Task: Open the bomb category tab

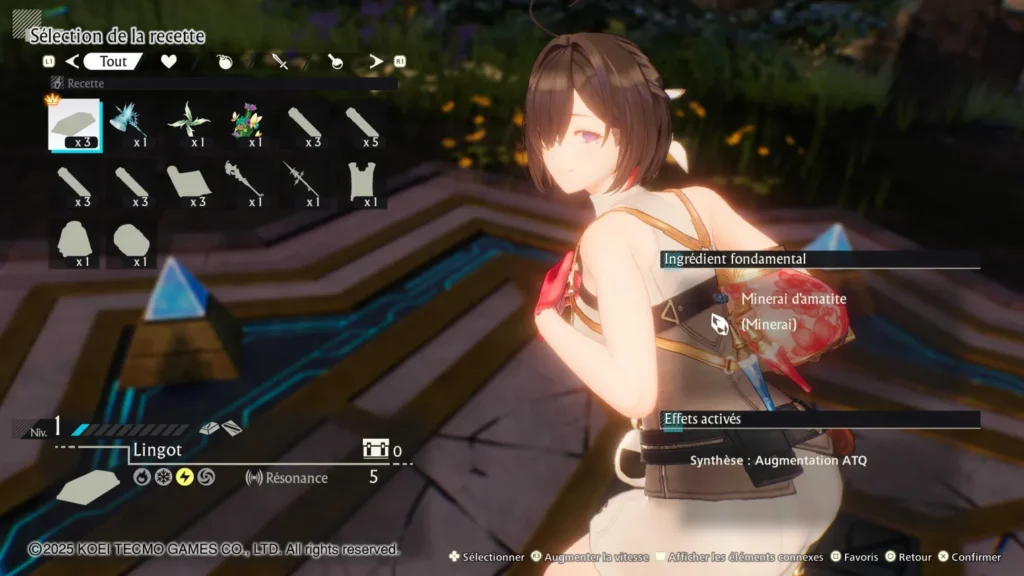Action: (x=224, y=62)
